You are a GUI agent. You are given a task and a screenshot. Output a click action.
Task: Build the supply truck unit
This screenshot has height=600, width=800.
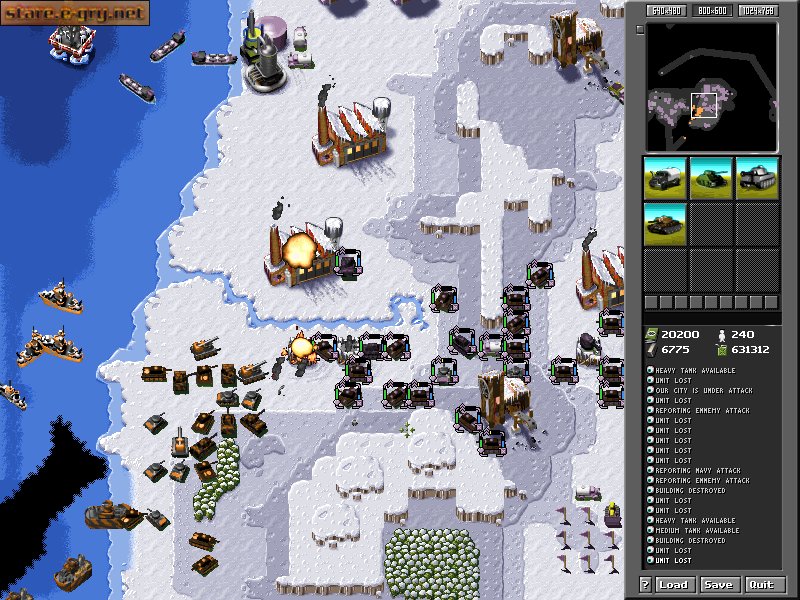(664, 177)
